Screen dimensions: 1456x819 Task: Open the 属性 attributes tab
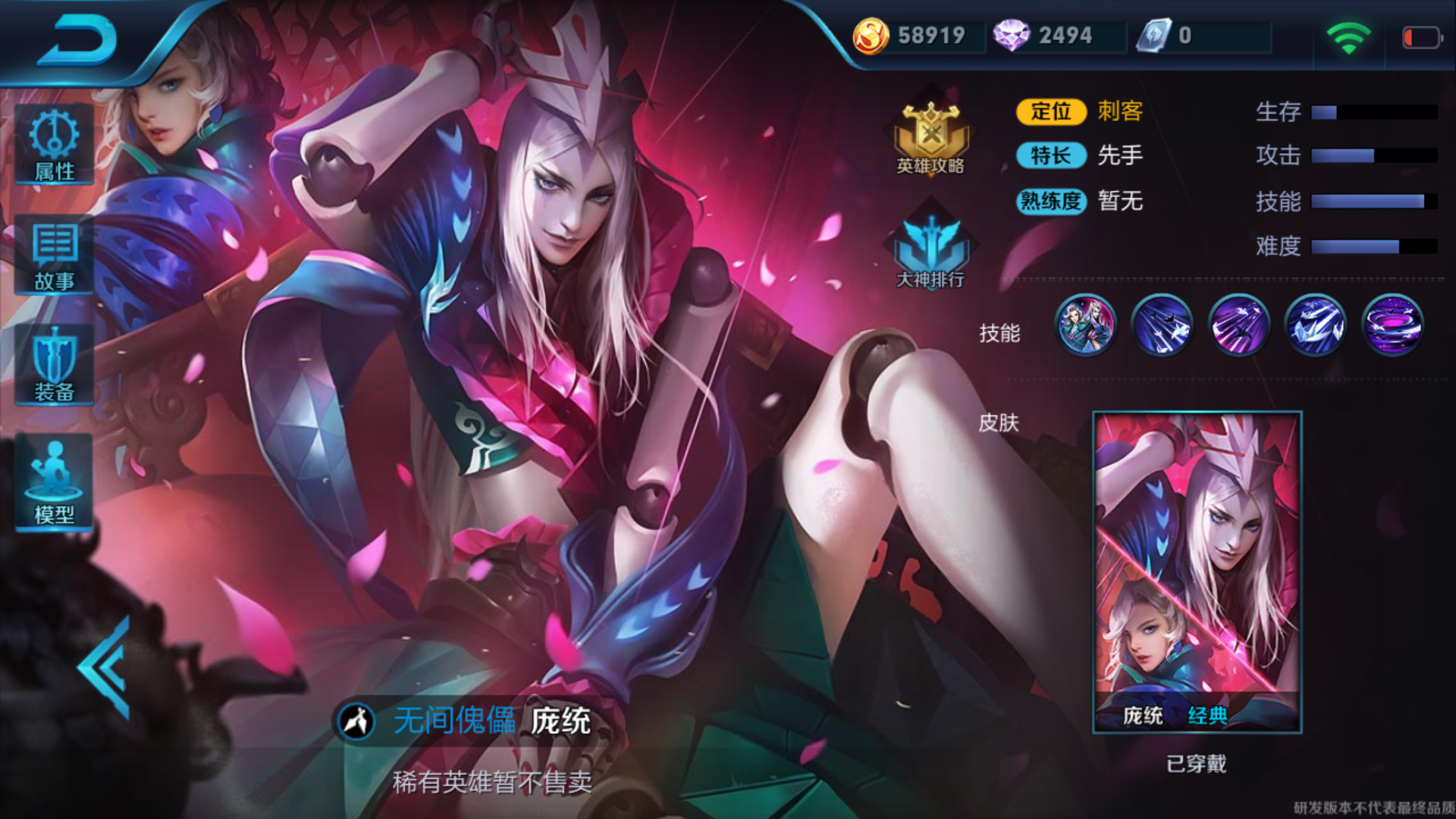coord(54,145)
